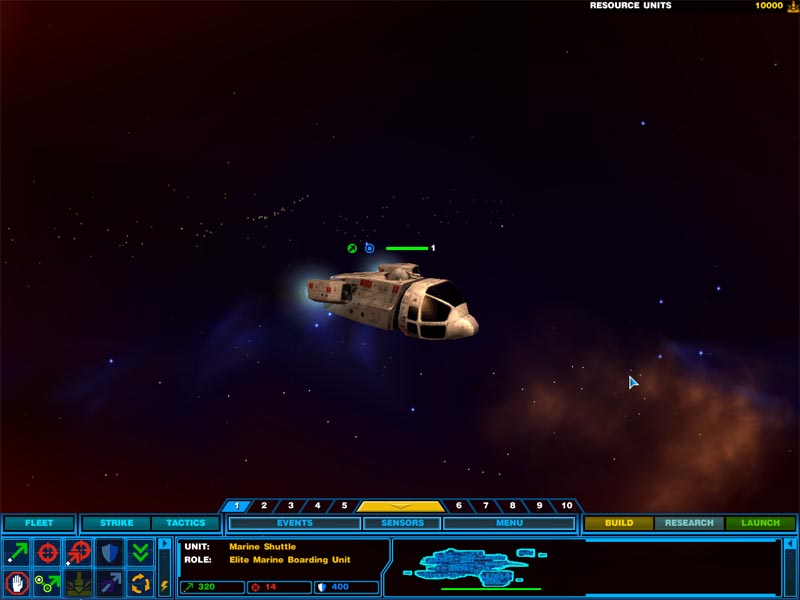Open the Build manager
This screenshot has height=600, width=800.
click(x=619, y=523)
